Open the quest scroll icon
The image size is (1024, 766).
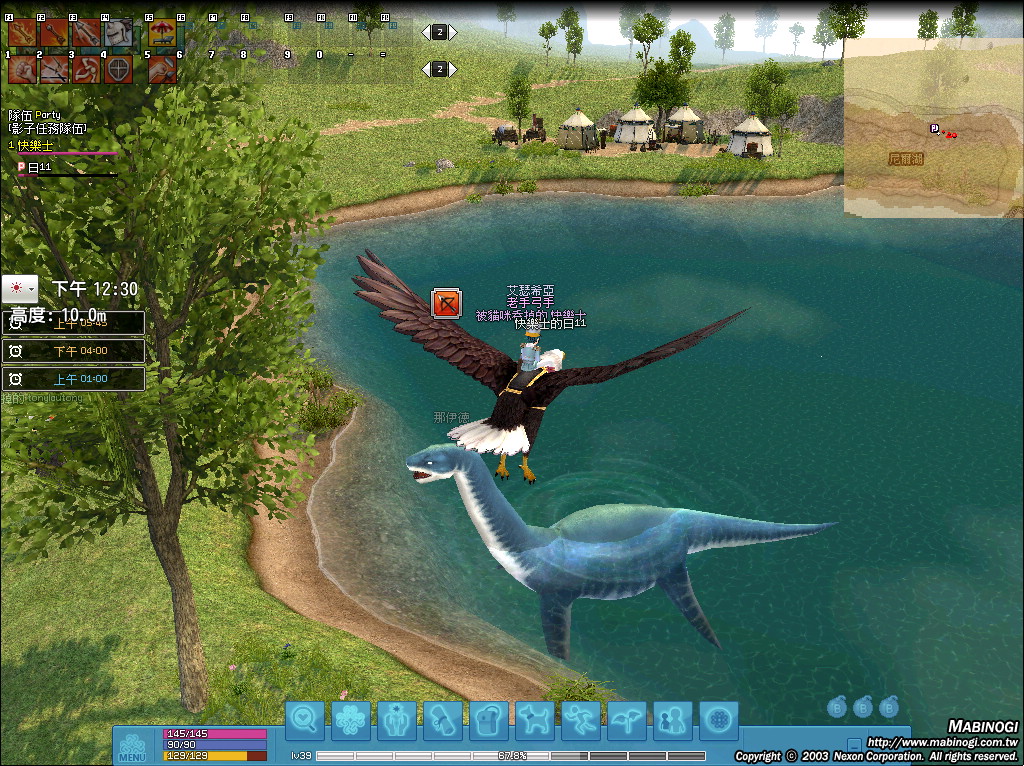click(443, 720)
